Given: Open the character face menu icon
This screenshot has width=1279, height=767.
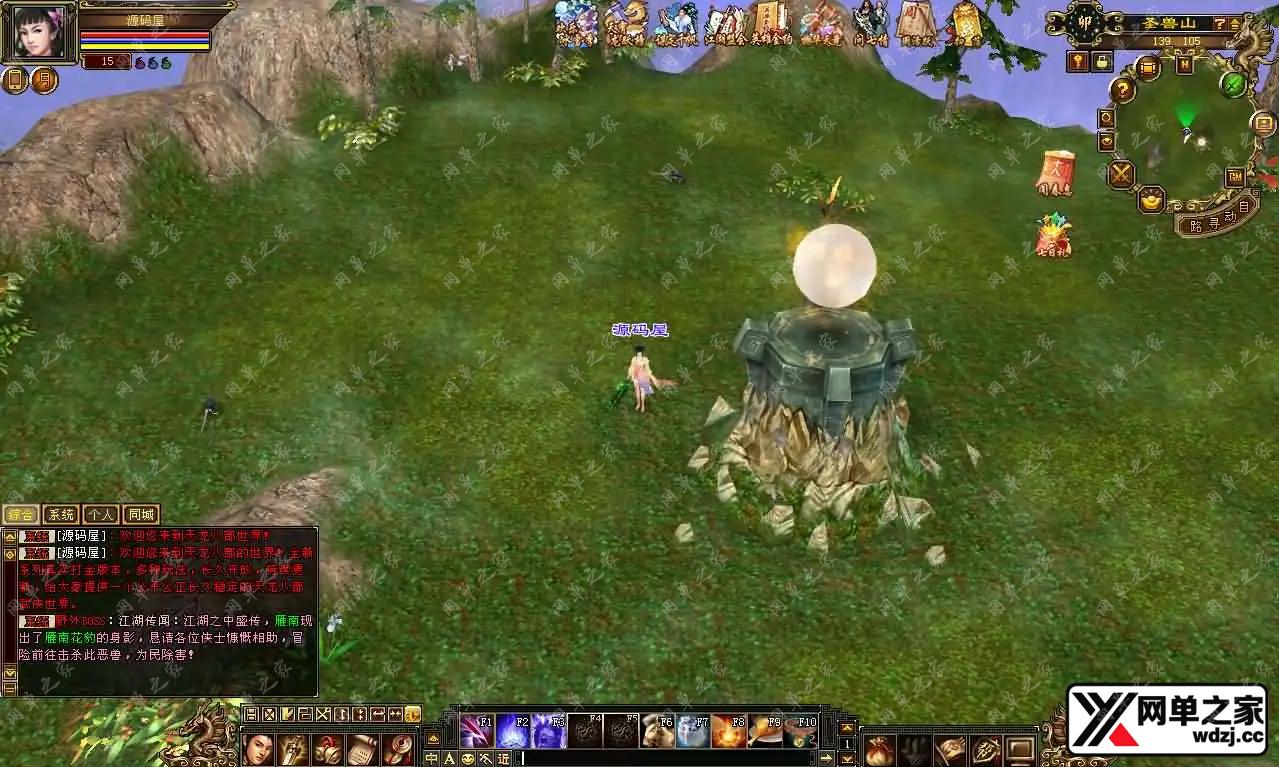Looking at the screenshot, I should tap(259, 748).
